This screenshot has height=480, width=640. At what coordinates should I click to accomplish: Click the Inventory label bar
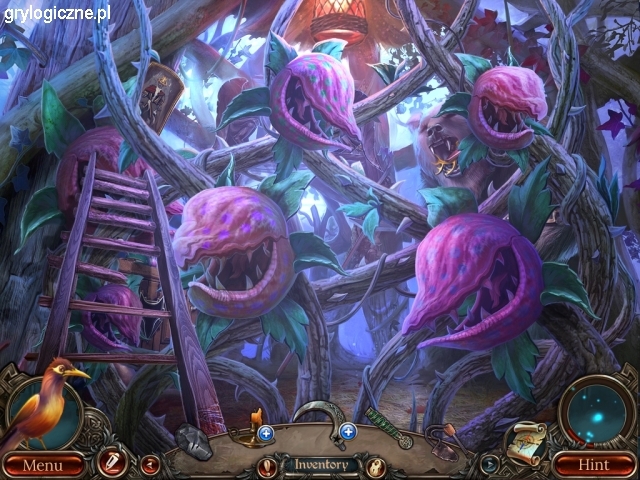(320, 464)
